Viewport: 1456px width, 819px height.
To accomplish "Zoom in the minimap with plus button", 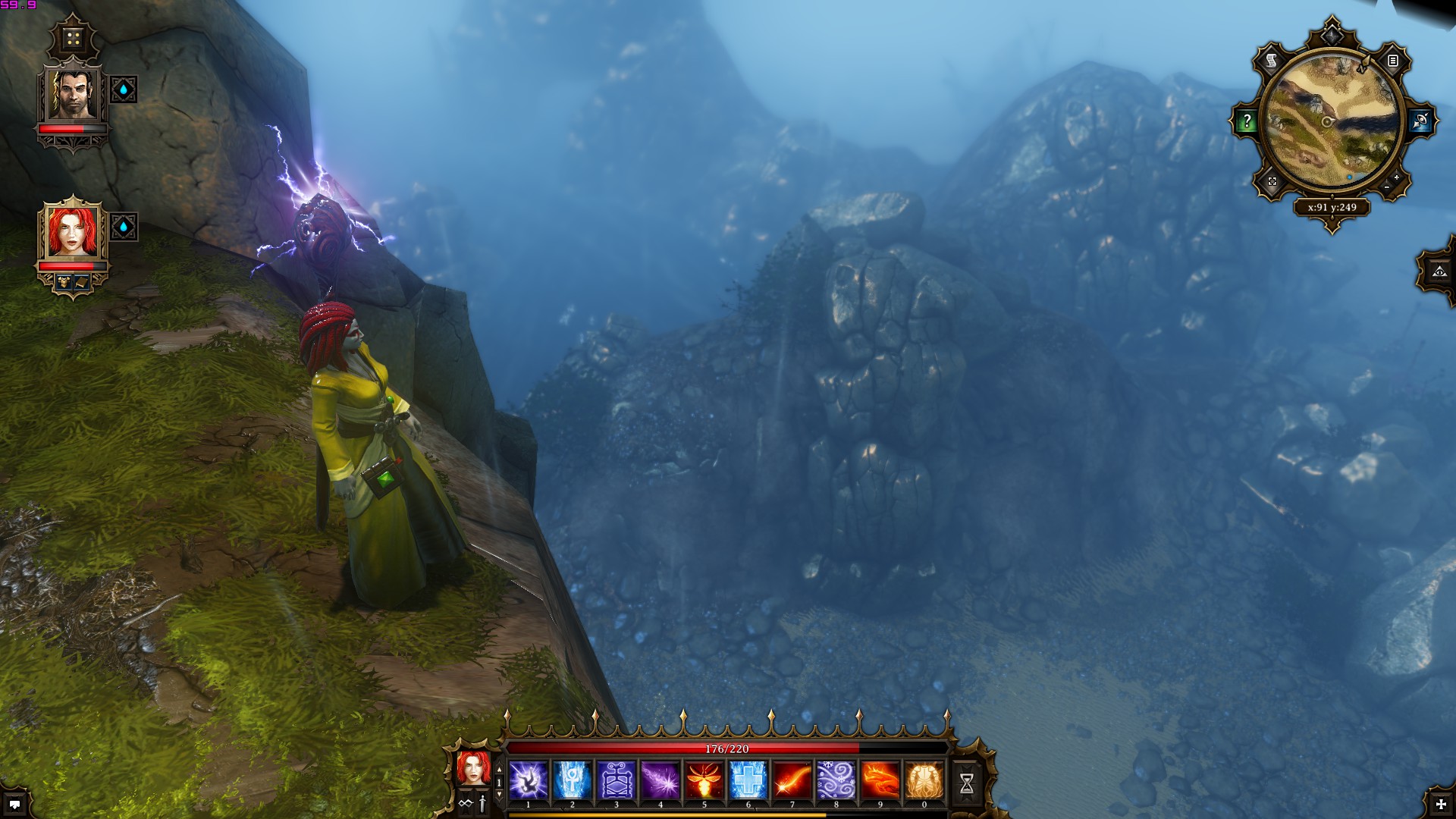I will (x=1396, y=177).
